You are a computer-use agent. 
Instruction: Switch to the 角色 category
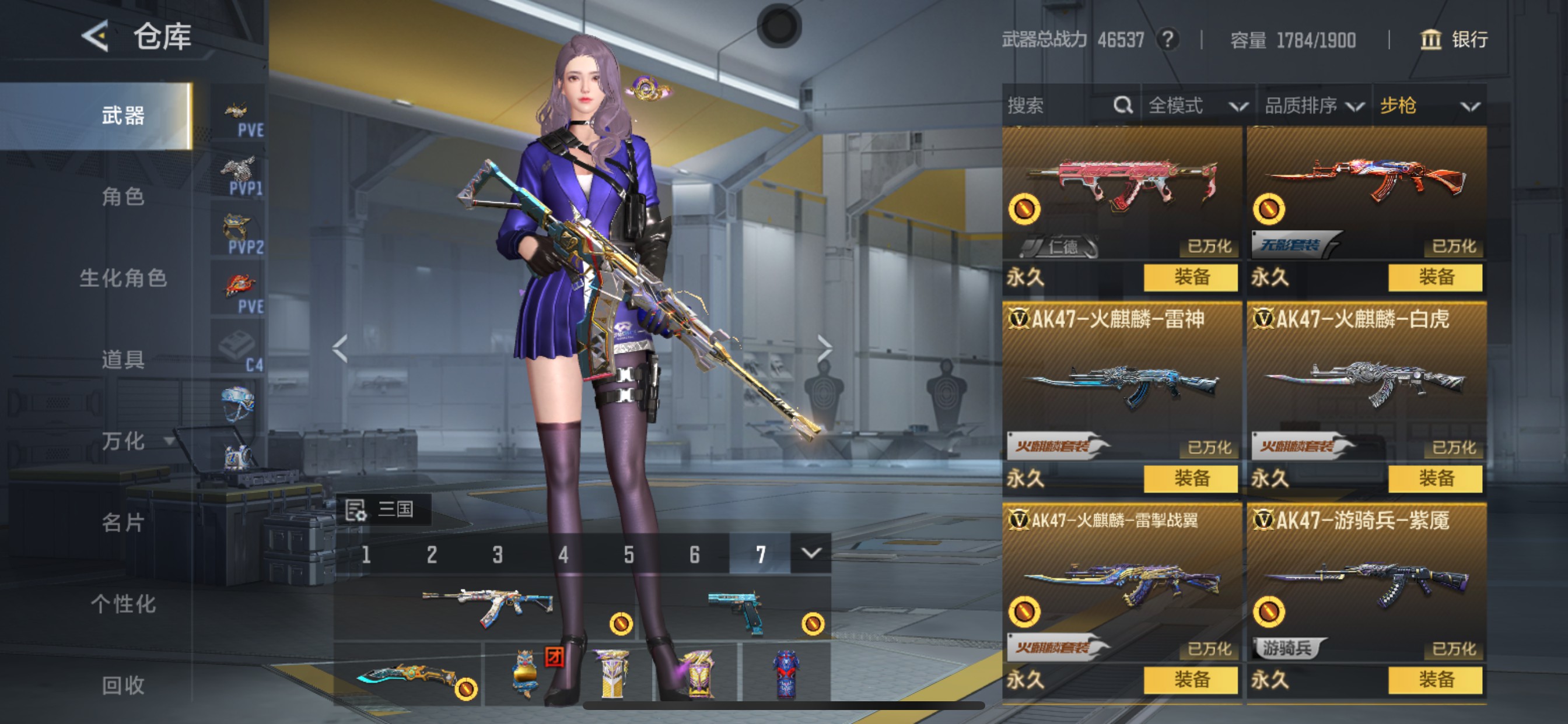(x=123, y=196)
